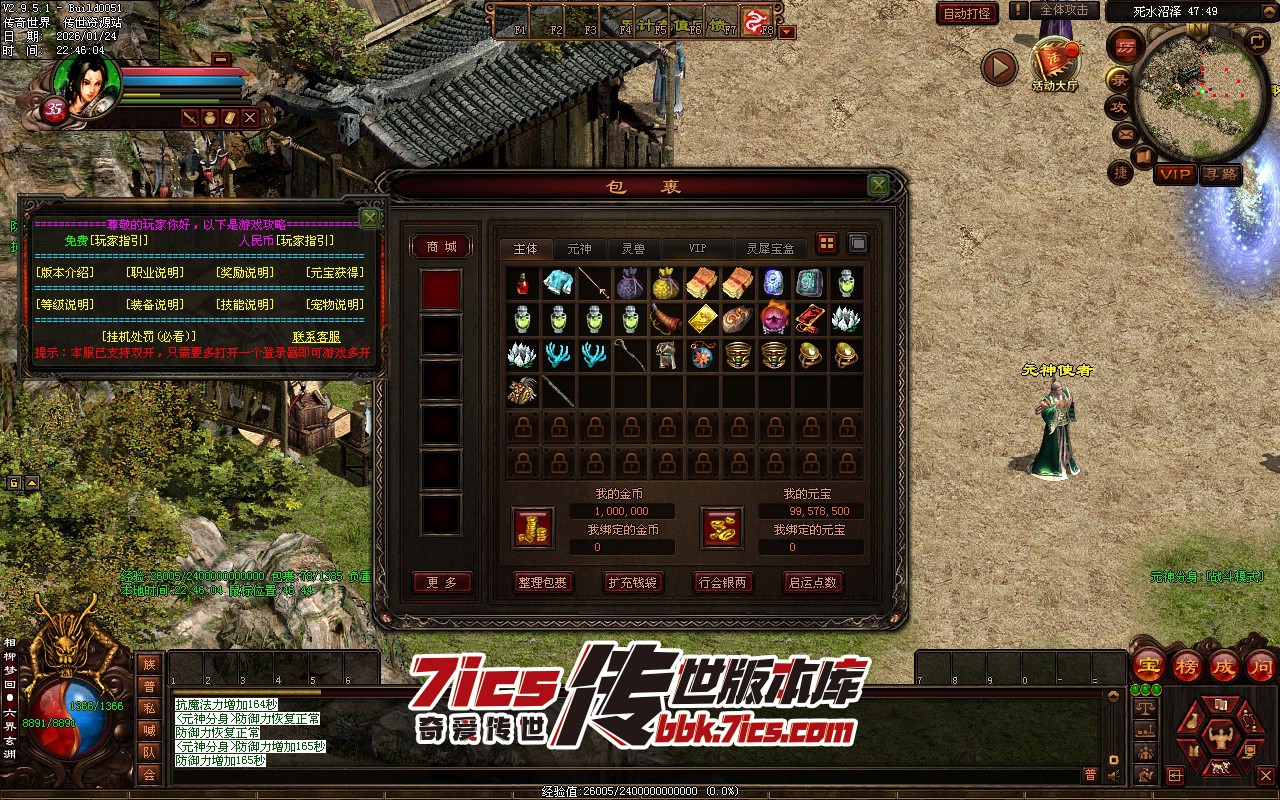Click the 联系客服 link
1280x800 pixels.
point(316,337)
